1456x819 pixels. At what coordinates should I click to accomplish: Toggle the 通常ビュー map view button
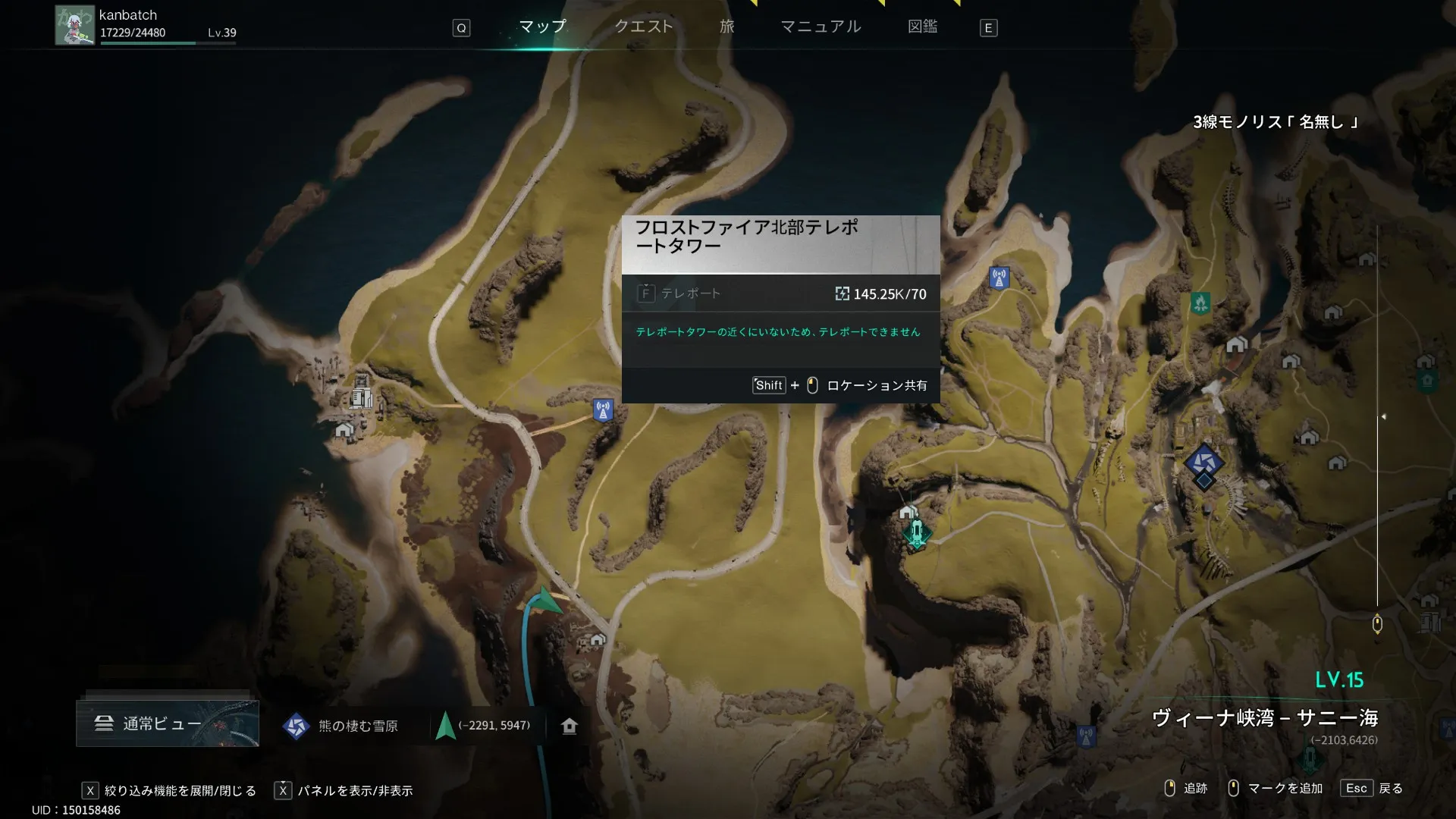(x=167, y=723)
